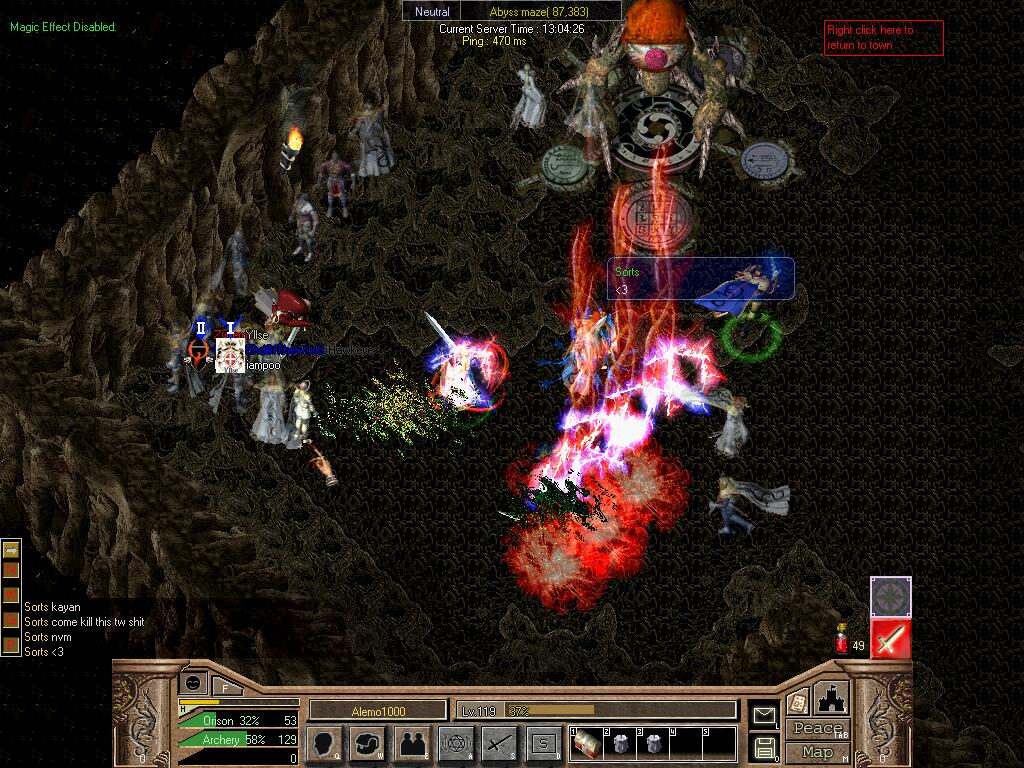
Task: Open the head silhouette character button
Action: click(x=325, y=744)
